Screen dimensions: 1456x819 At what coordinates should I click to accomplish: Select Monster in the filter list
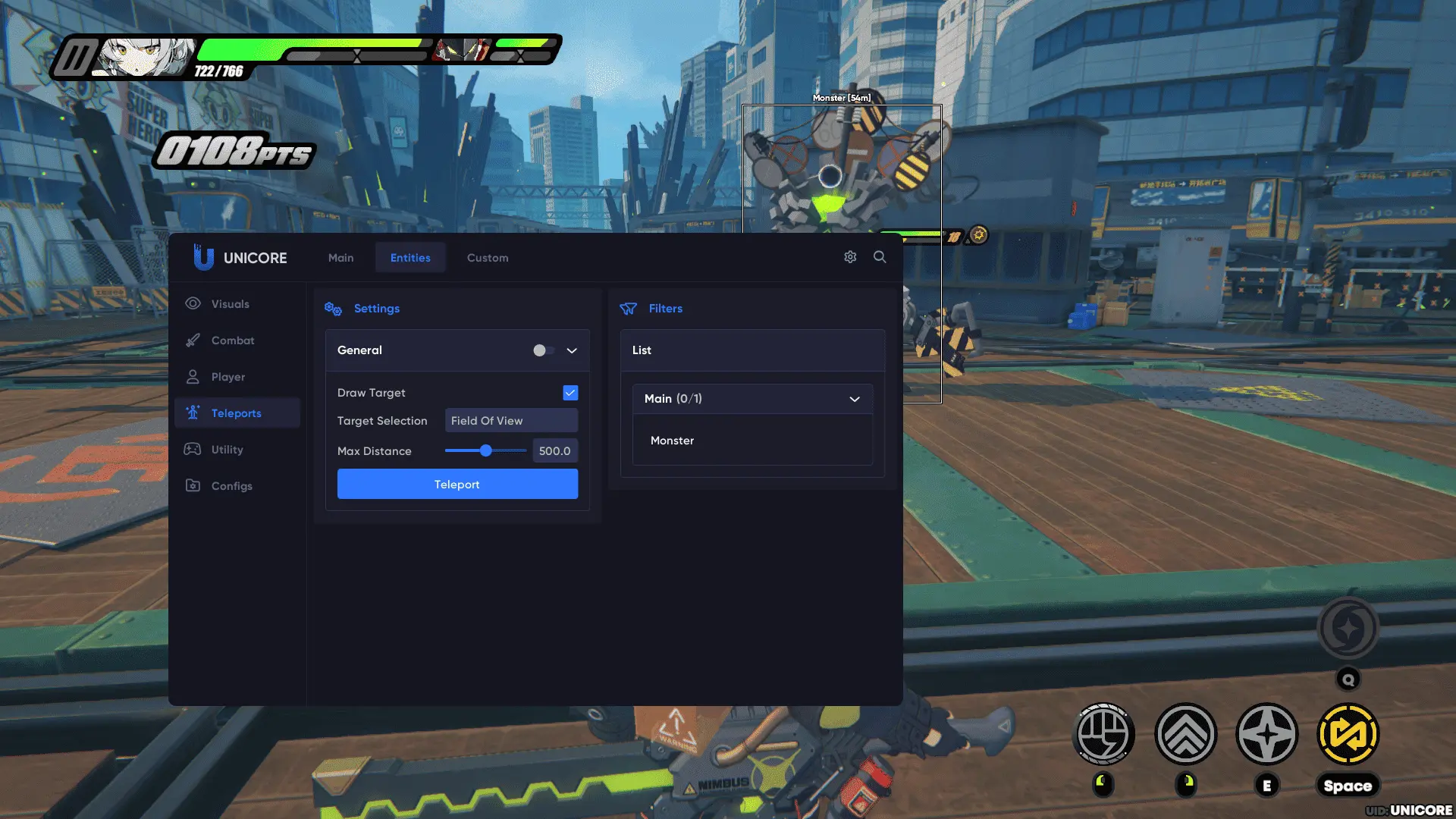pyautogui.click(x=672, y=441)
